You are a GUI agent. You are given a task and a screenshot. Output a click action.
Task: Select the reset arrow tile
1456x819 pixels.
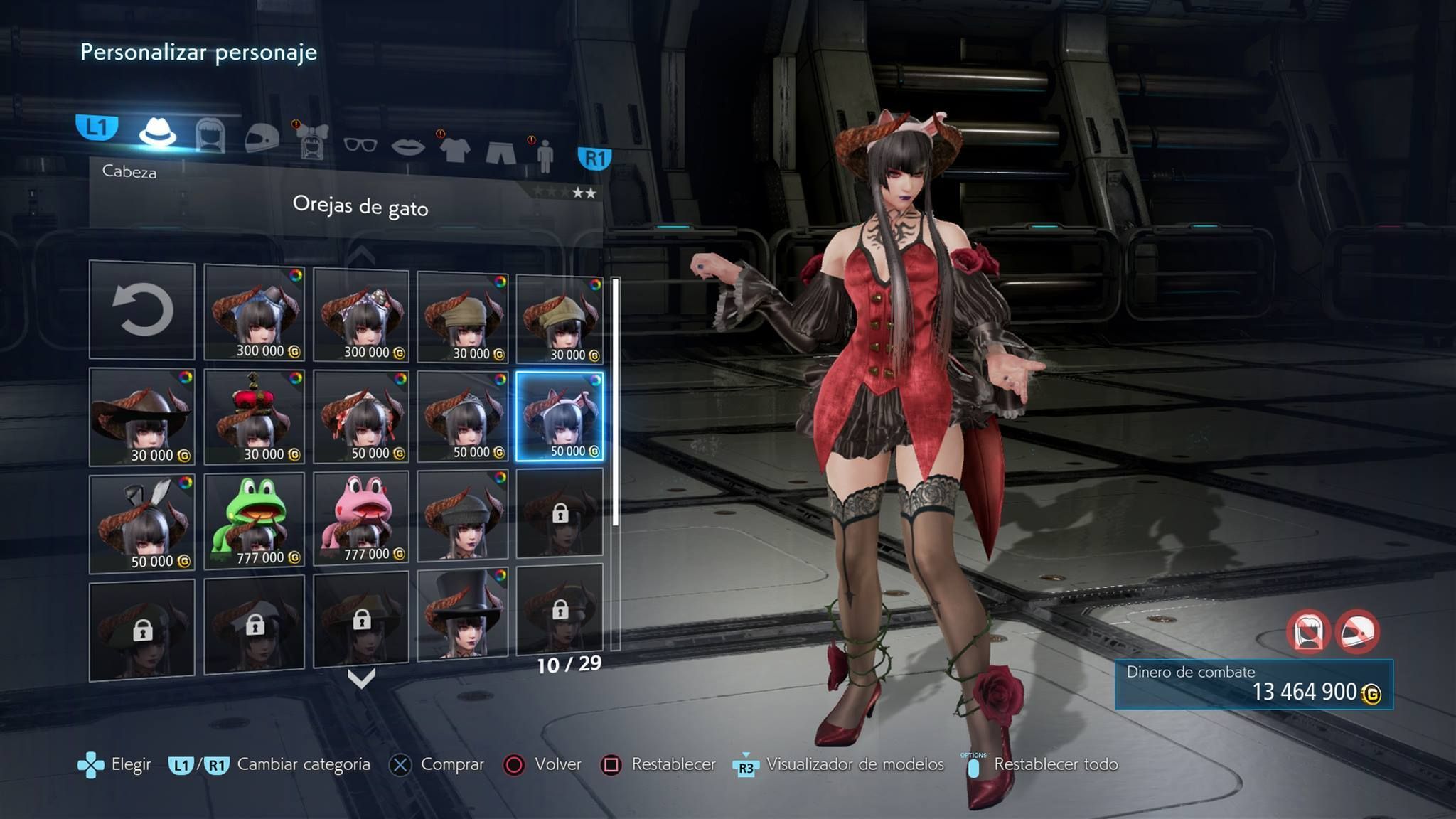tap(142, 310)
